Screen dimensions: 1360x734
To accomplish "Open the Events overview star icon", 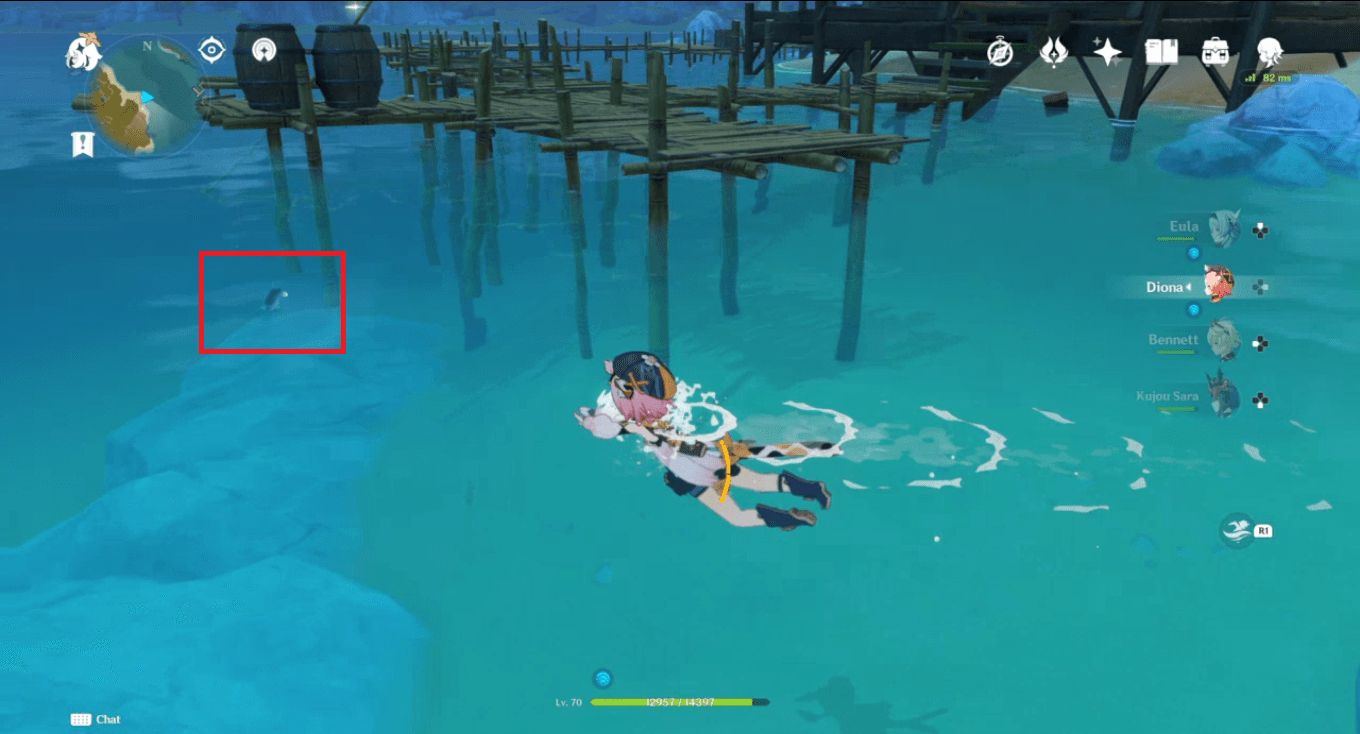I will [1107, 50].
